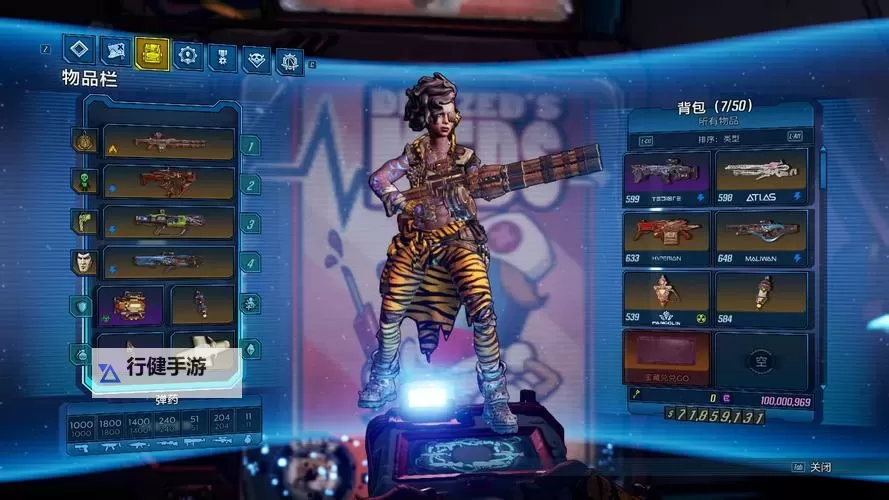Select the equipped shield slot with purple background
The height and width of the screenshot is (500, 889).
[130, 304]
